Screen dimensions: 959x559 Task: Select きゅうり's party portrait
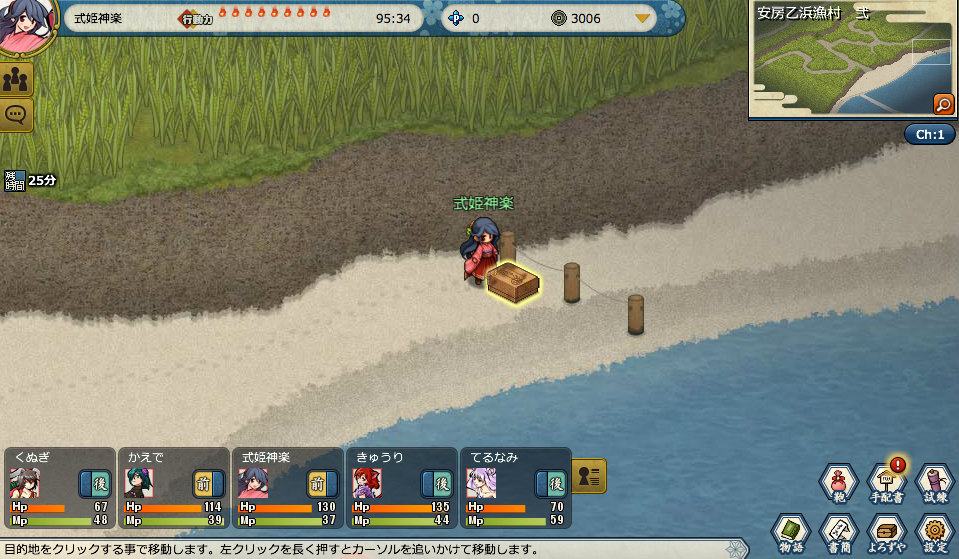(x=367, y=484)
